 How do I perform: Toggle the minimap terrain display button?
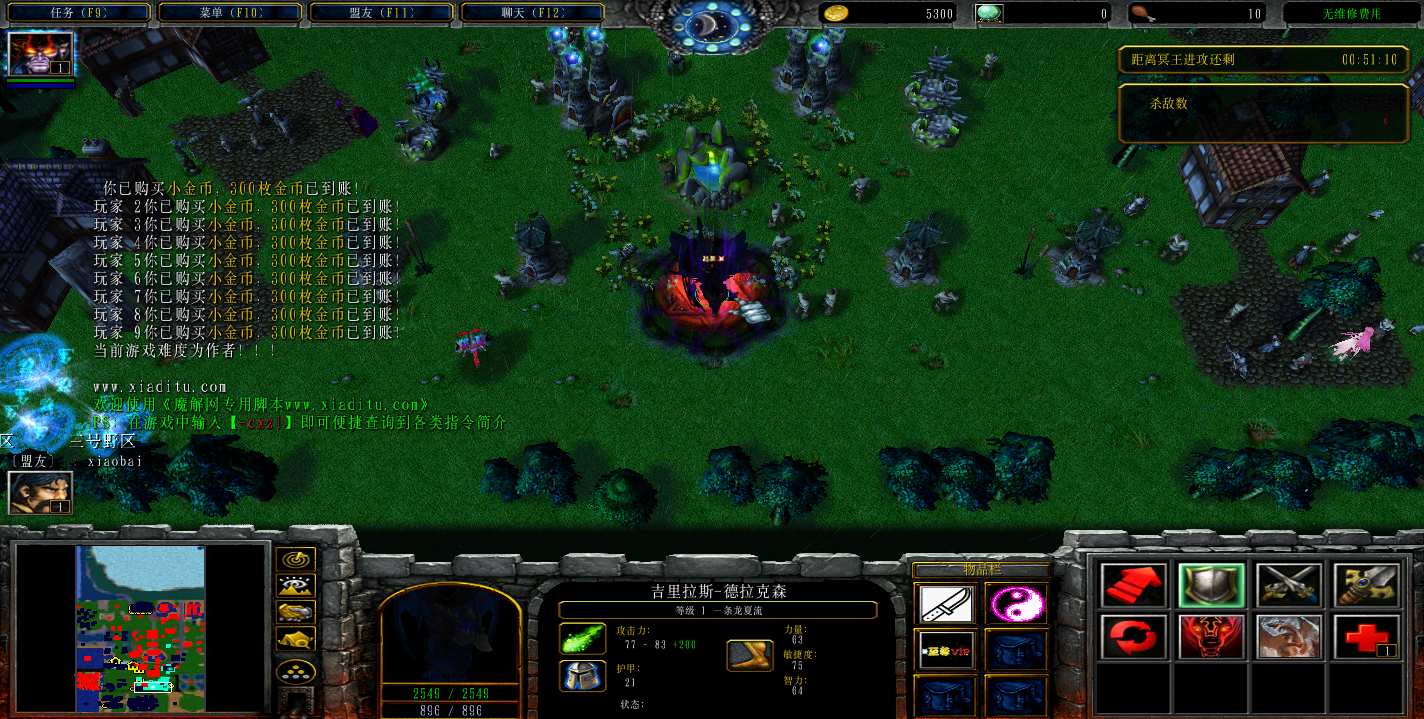(x=297, y=586)
